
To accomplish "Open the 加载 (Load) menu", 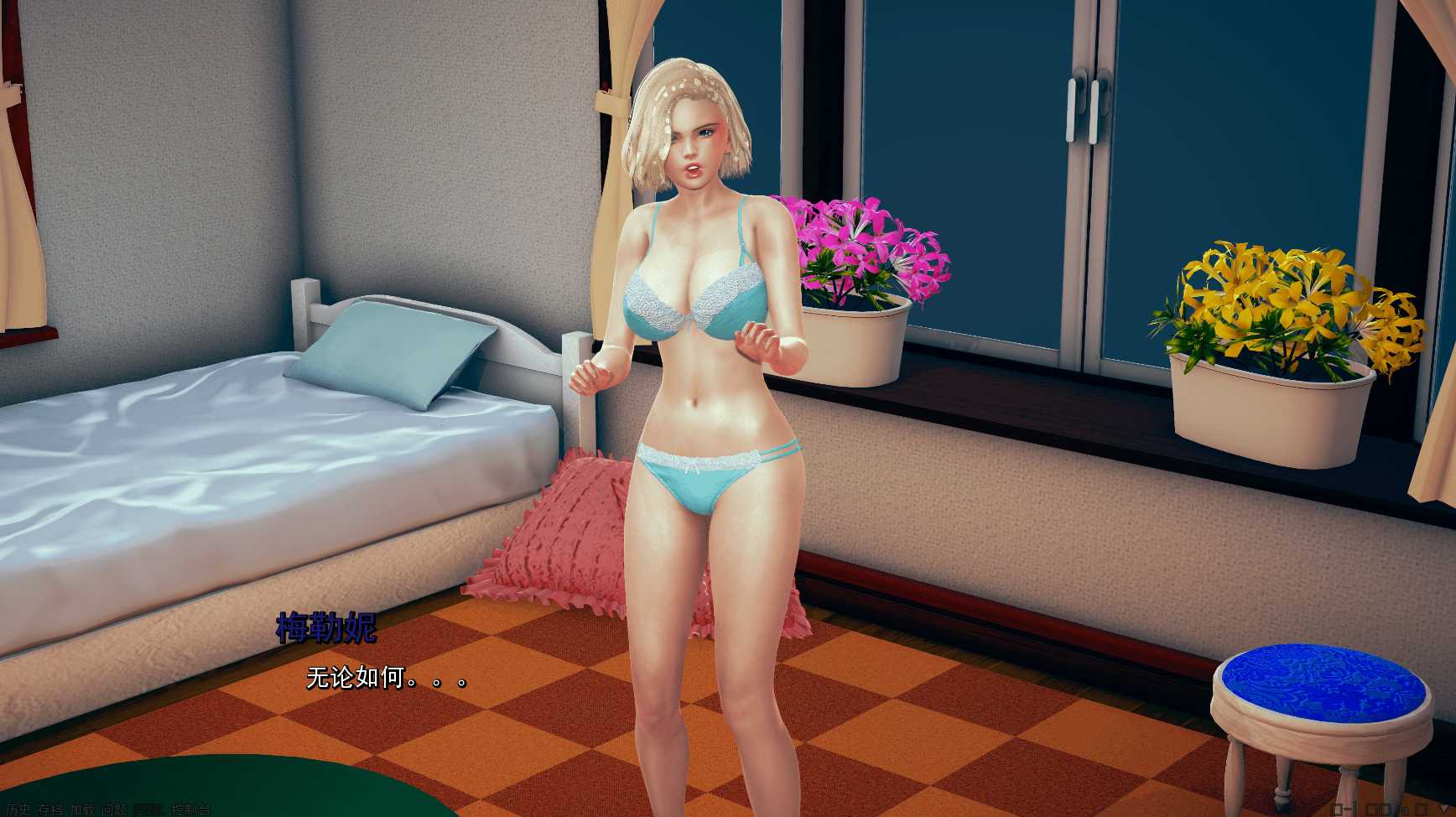I will 82,810.
